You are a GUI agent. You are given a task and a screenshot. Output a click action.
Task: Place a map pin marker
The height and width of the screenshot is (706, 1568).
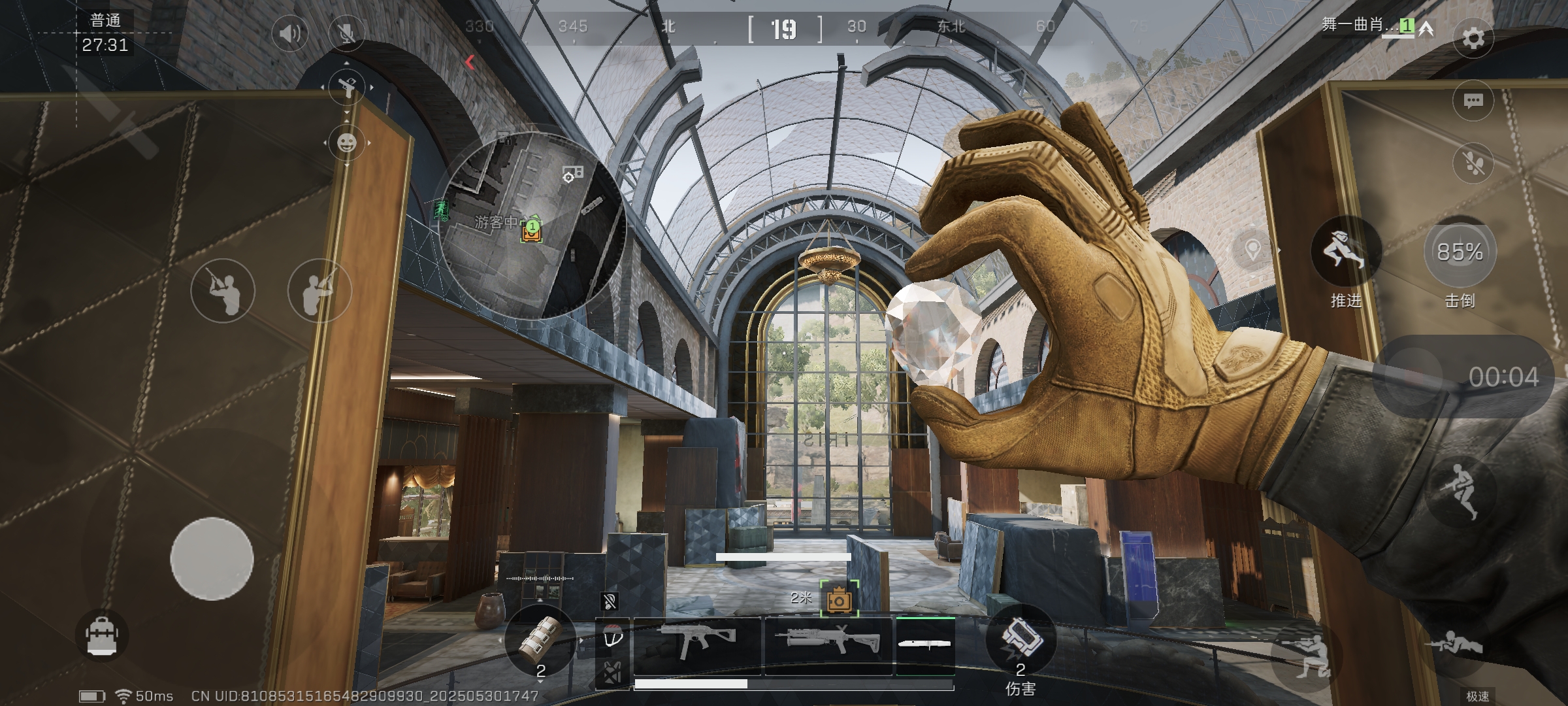(1252, 250)
